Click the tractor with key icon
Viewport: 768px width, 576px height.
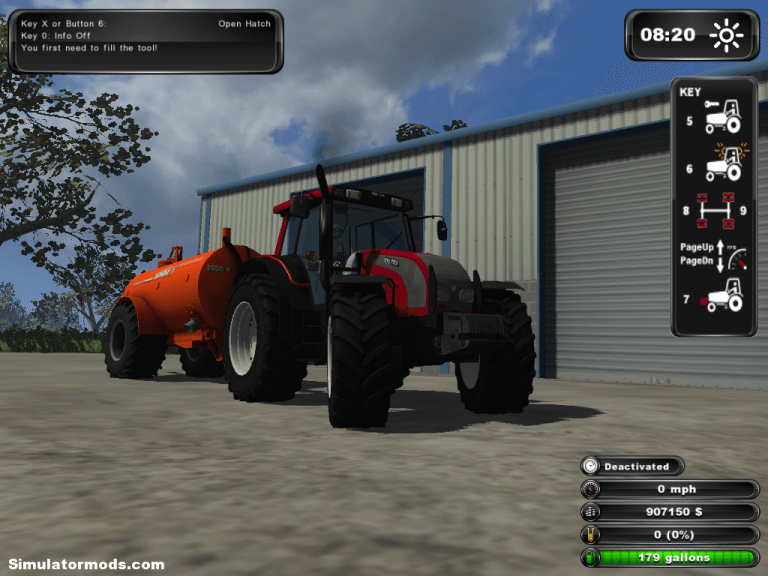click(722, 117)
